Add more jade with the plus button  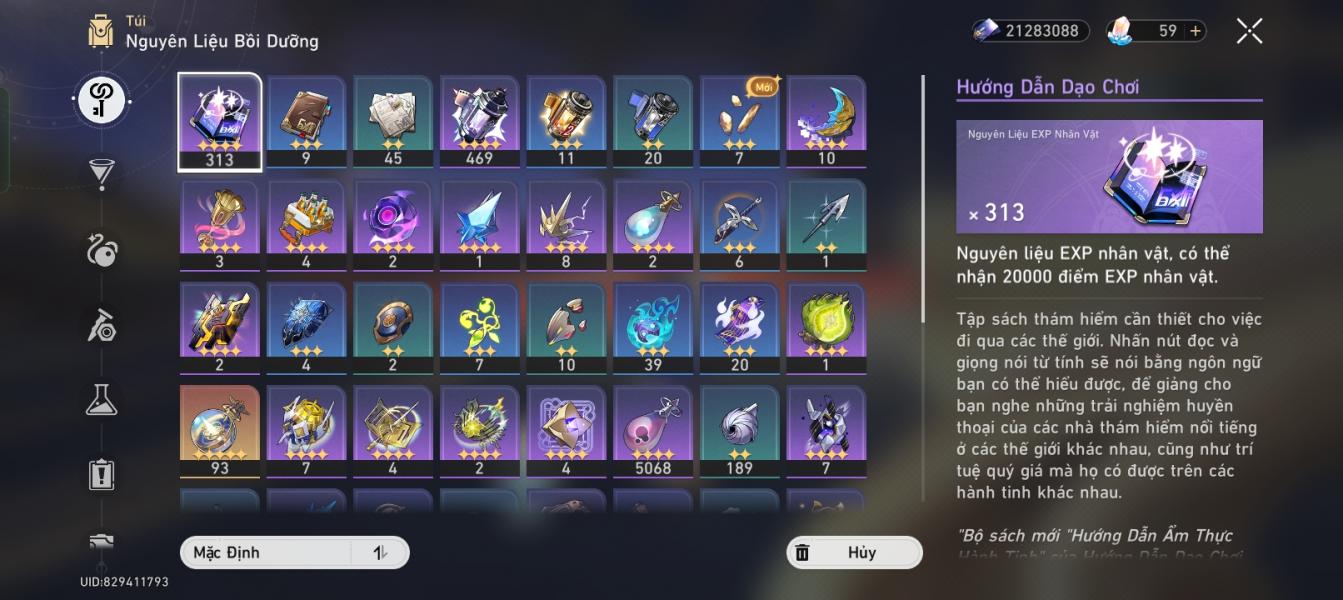pyautogui.click(x=1195, y=31)
